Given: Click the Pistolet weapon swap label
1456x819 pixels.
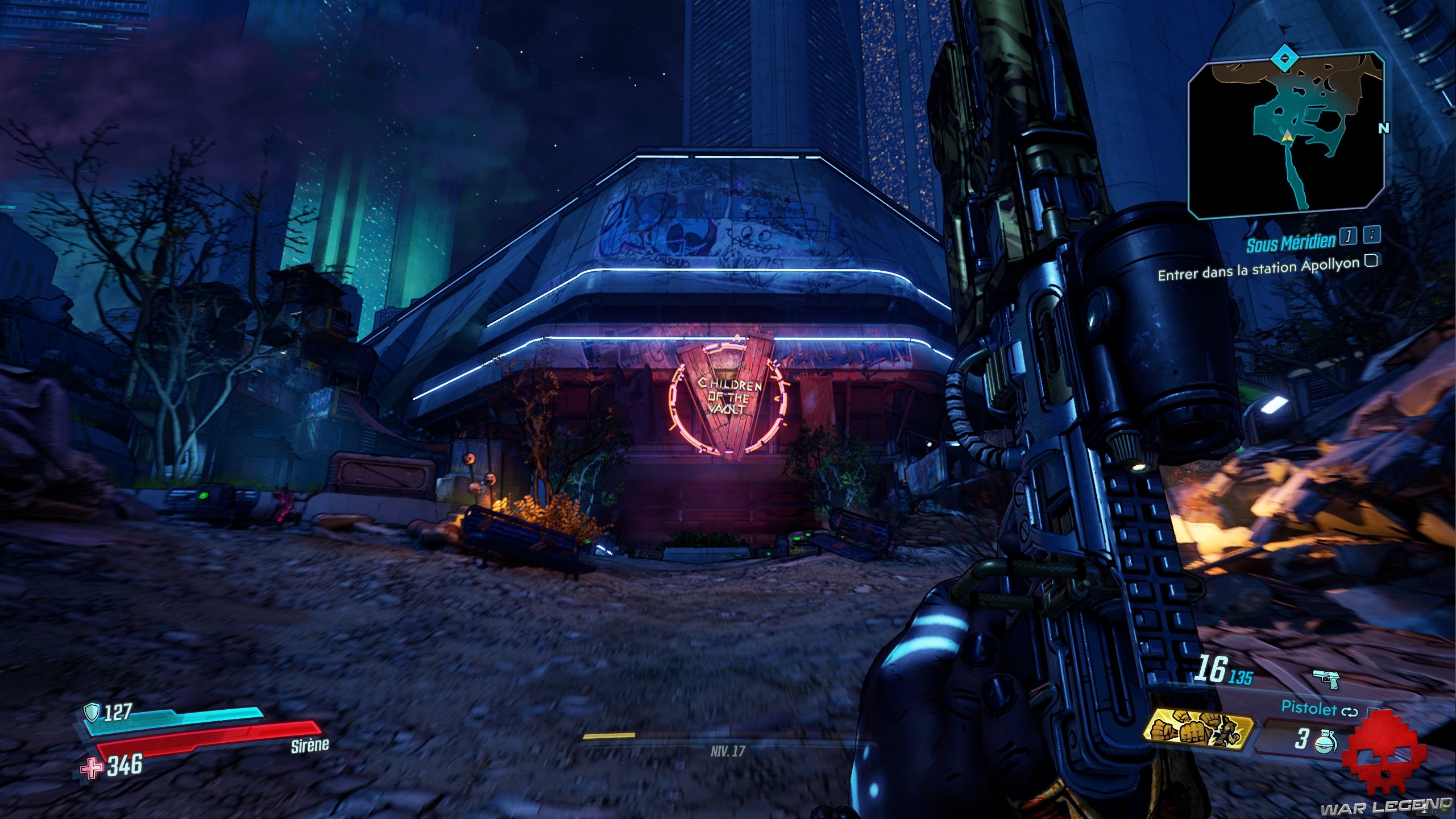Looking at the screenshot, I should tap(1306, 708).
